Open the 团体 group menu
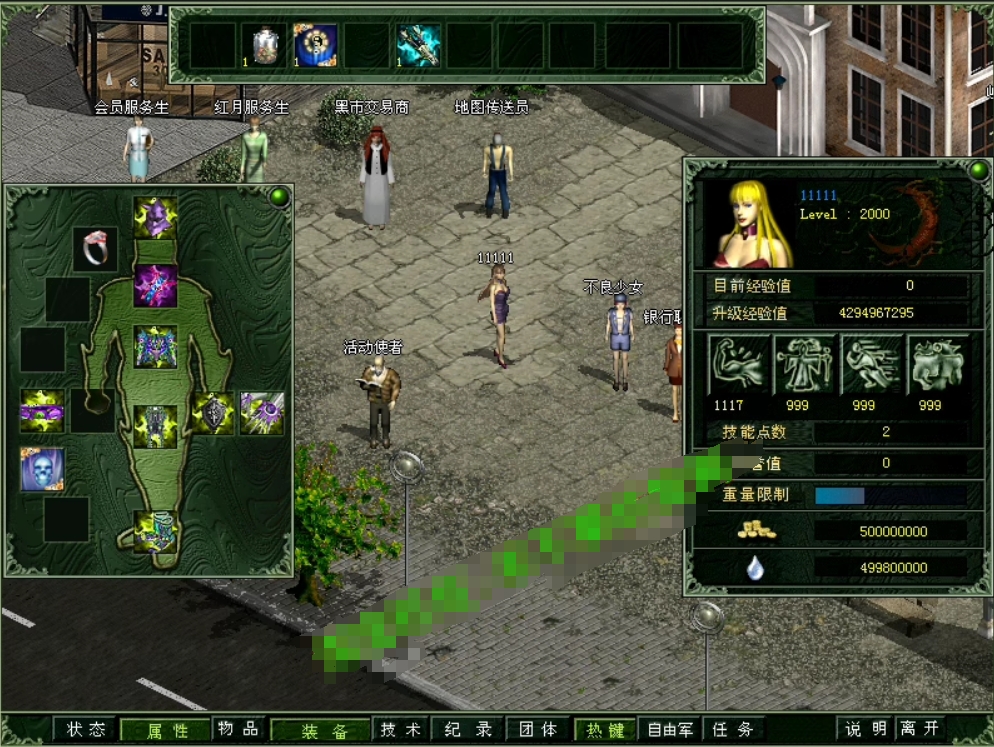This screenshot has height=747, width=994. (x=537, y=729)
